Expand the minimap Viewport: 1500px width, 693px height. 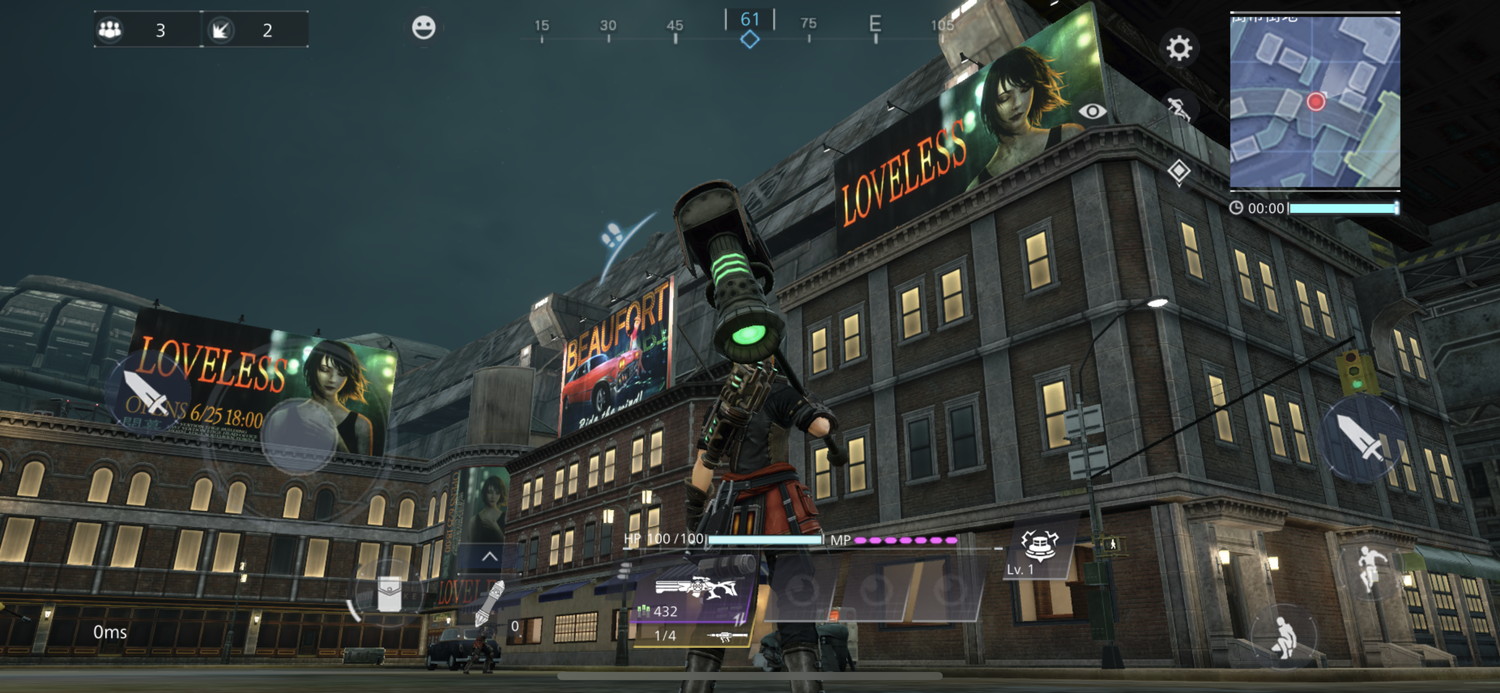pos(1314,102)
